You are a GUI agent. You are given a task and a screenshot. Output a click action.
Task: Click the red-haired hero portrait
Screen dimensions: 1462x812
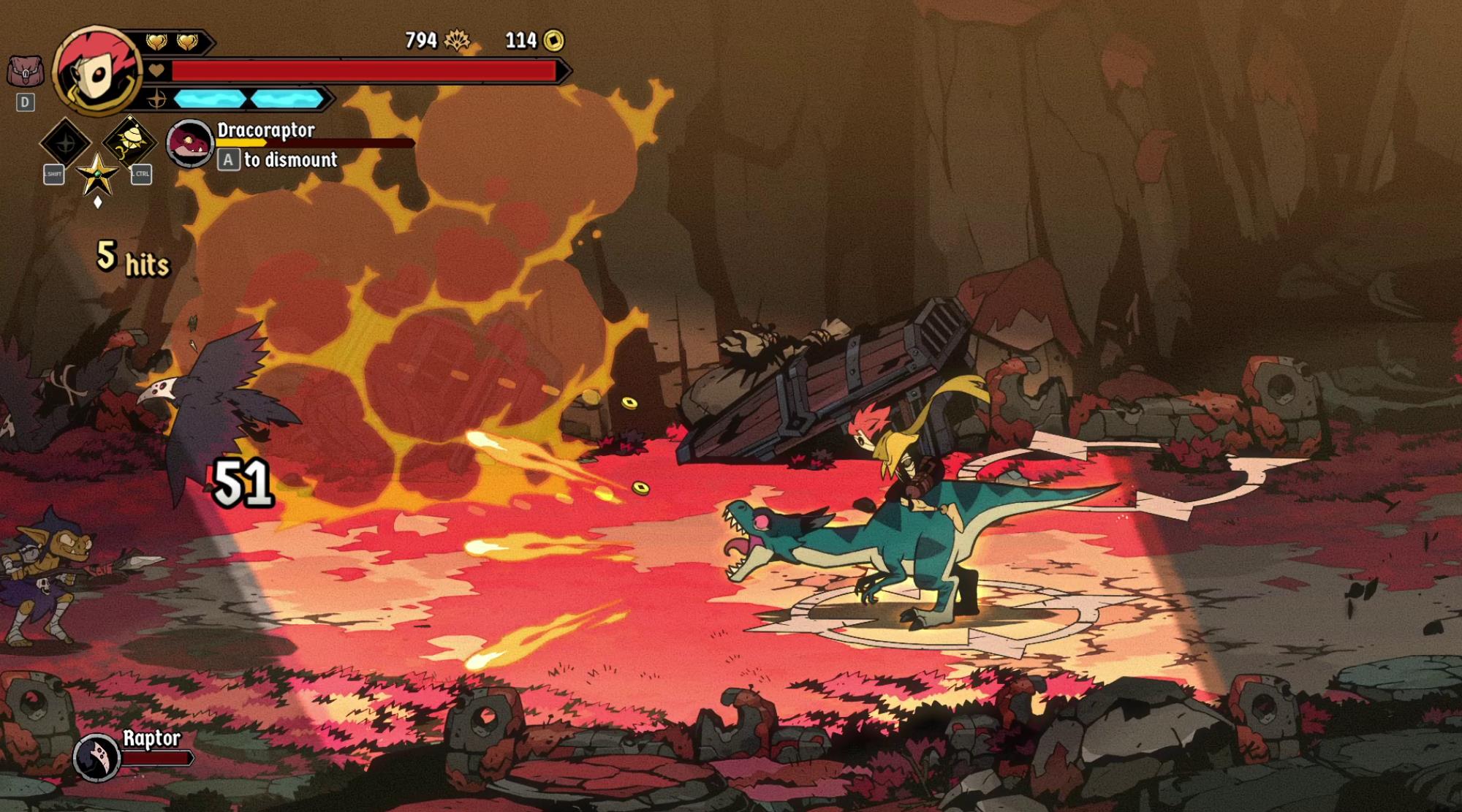coord(97,71)
